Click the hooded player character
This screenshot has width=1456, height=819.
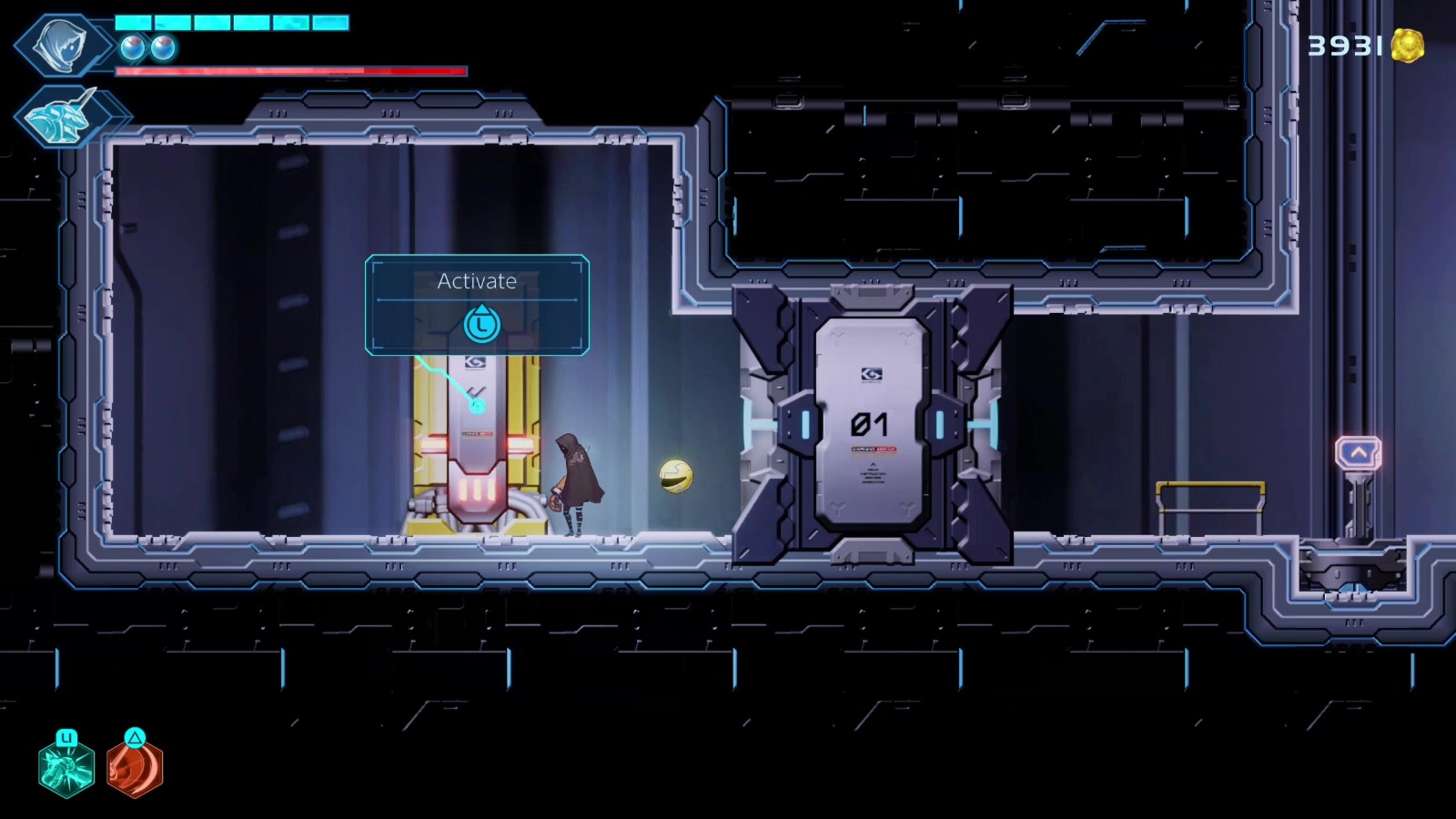tap(577, 482)
